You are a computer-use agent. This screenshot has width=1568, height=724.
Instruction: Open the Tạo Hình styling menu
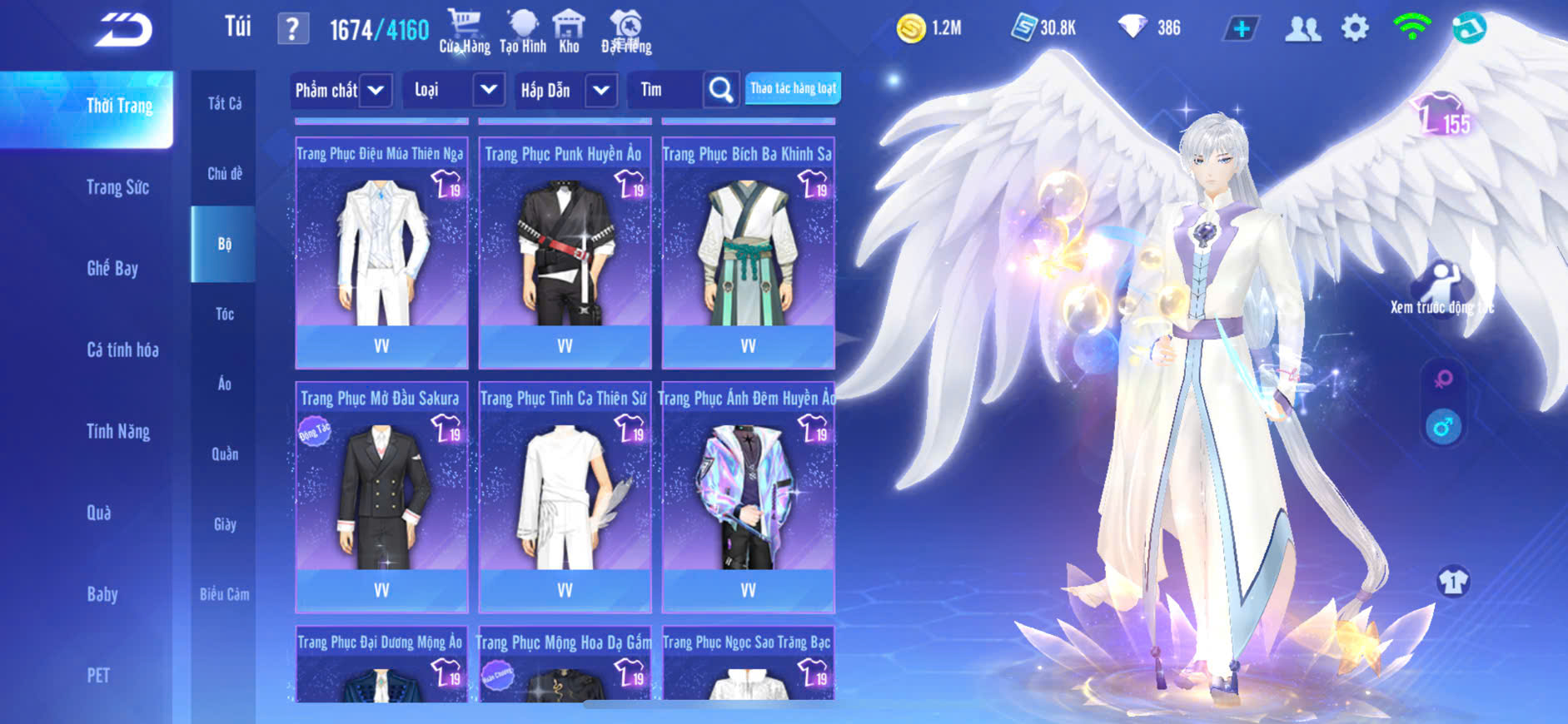pos(523,32)
